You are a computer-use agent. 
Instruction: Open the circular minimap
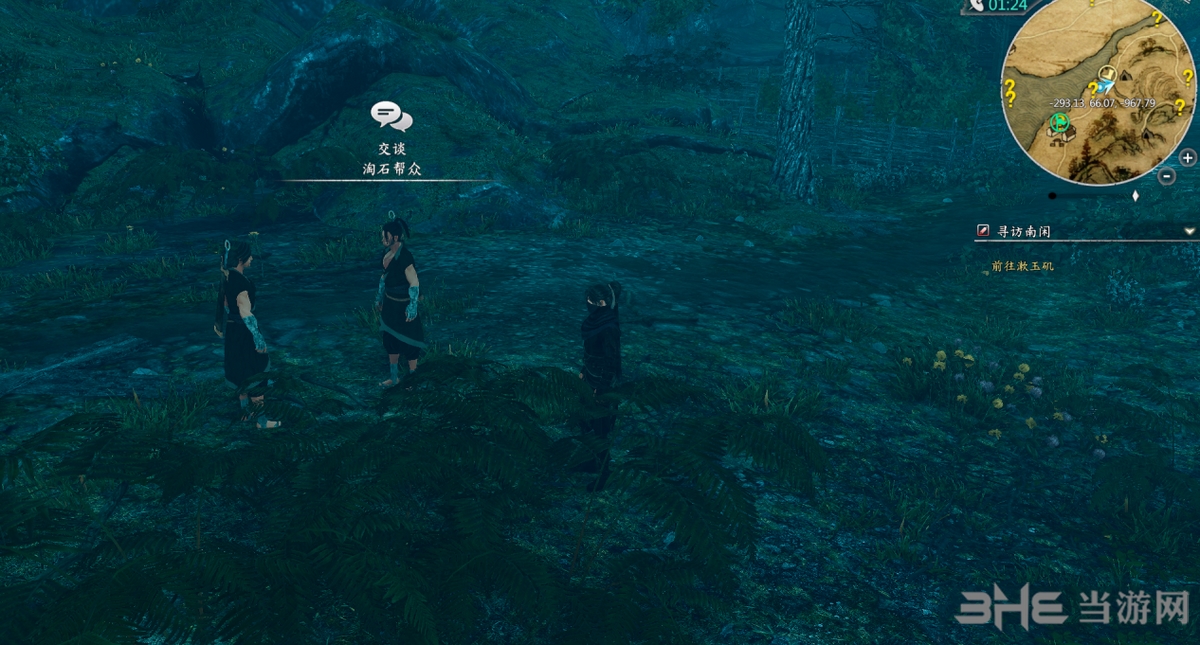coord(1098,95)
